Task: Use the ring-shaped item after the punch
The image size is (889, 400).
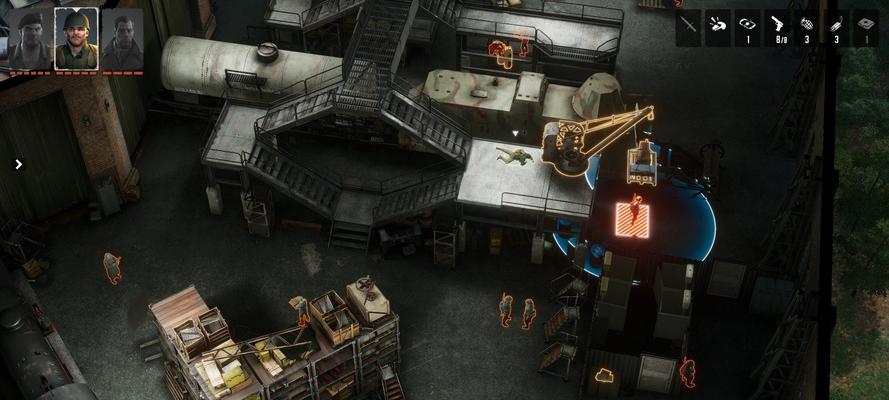Action: click(747, 26)
